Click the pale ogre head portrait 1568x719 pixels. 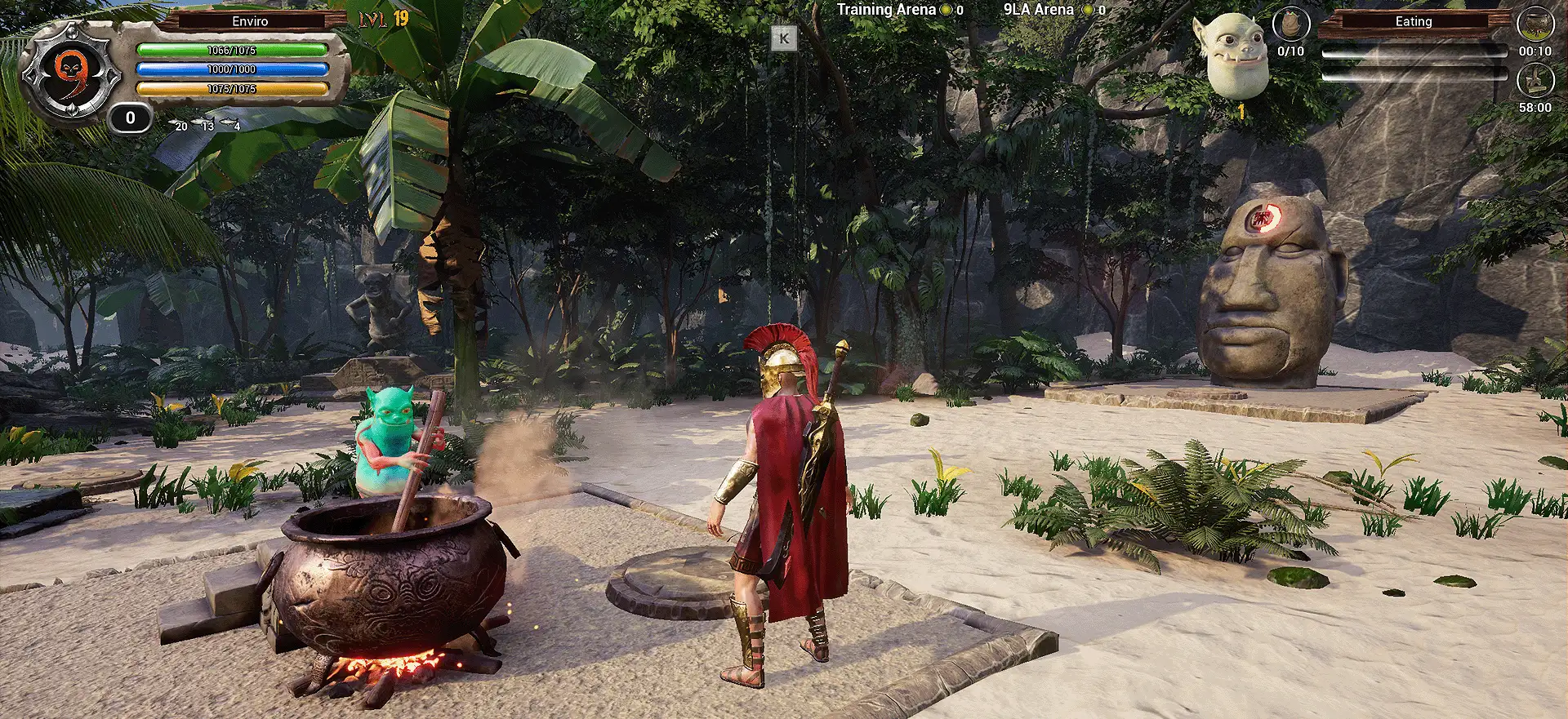(x=1236, y=55)
